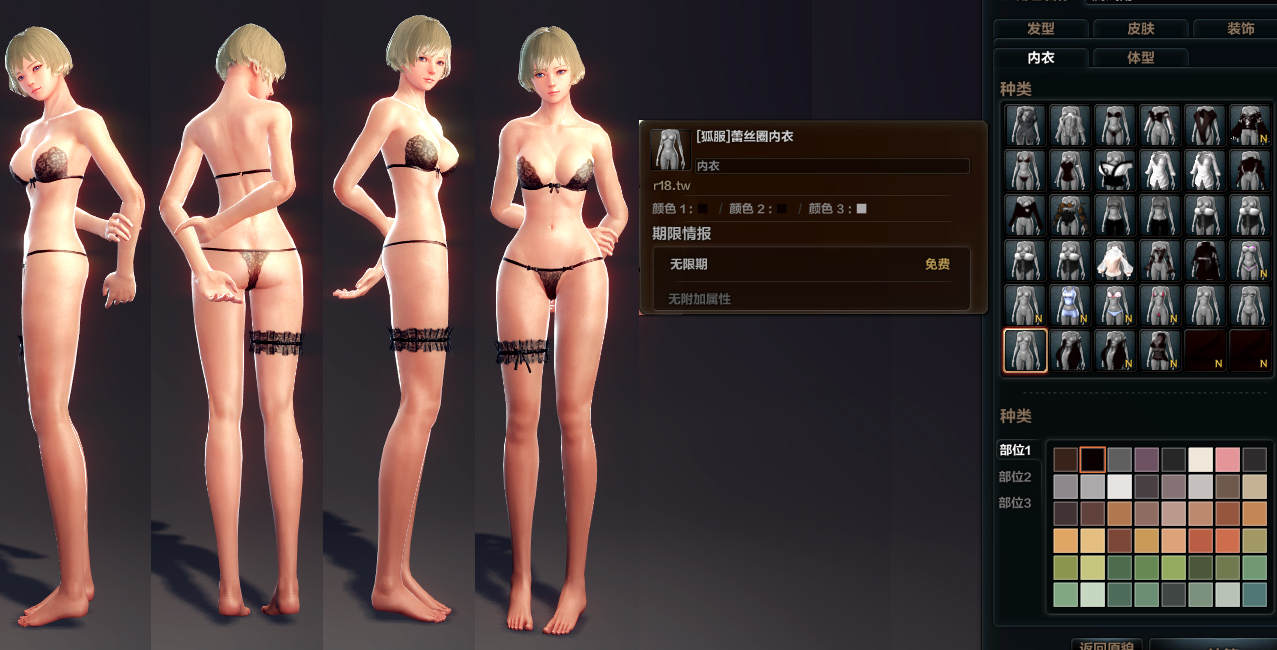Pick the cream white color swatch
This screenshot has width=1277, height=650.
tap(1200, 460)
